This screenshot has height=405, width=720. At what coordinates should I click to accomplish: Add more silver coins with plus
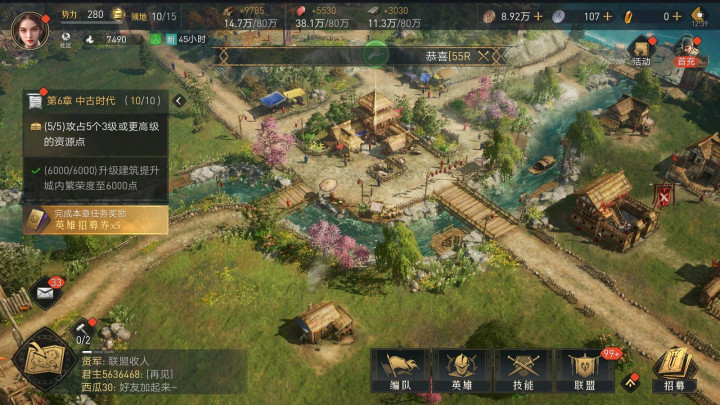(x=608, y=16)
